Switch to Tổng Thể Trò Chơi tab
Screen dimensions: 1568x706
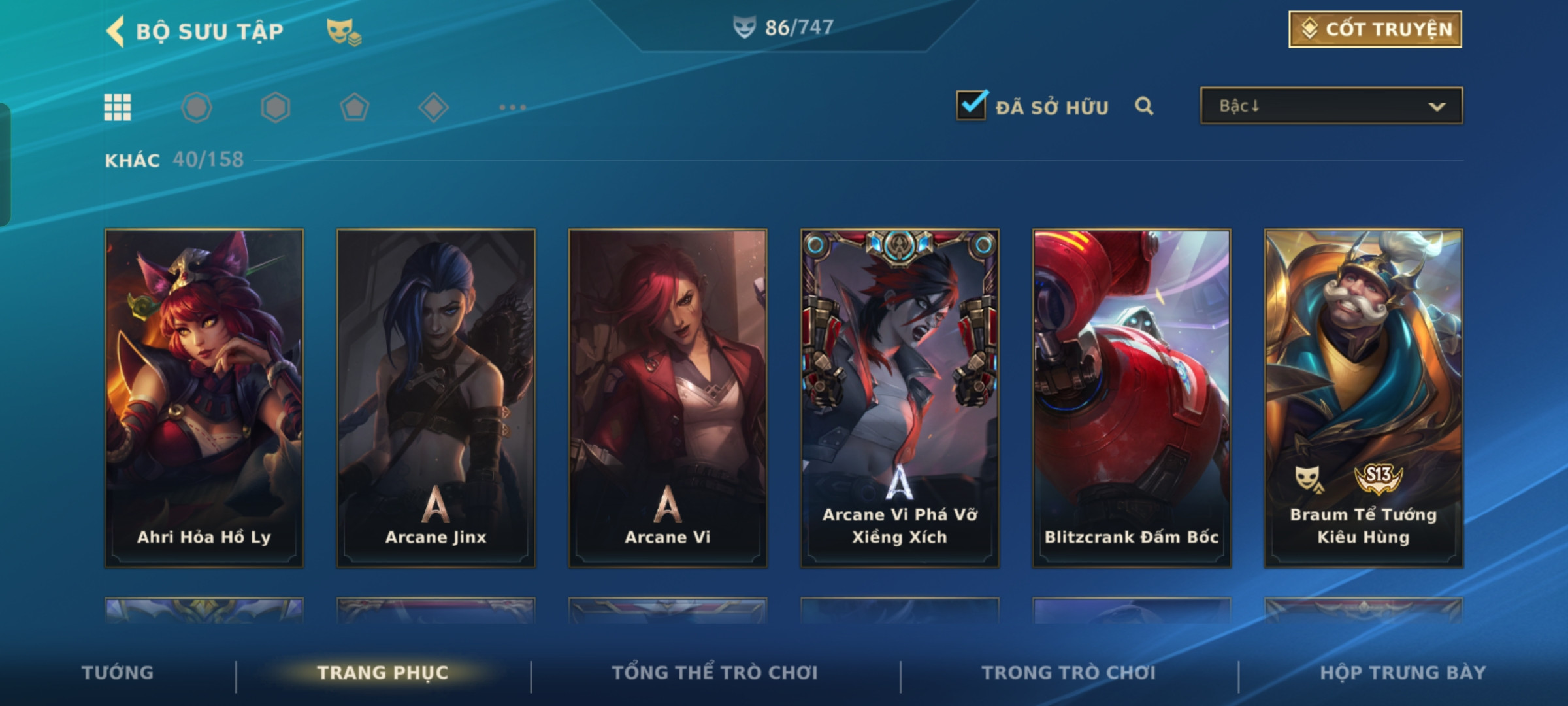(x=714, y=673)
